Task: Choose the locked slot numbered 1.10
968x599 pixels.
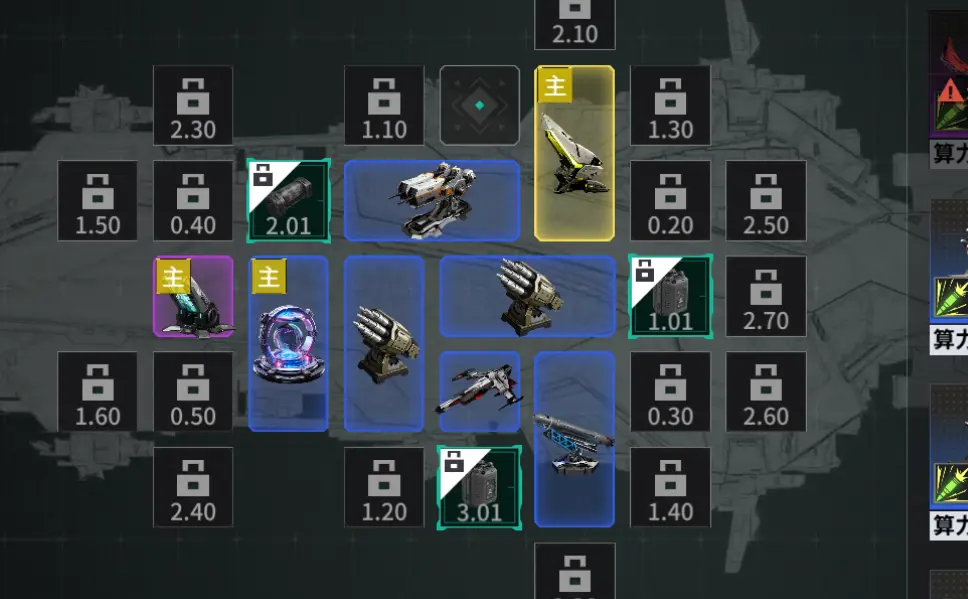Action: [384, 106]
